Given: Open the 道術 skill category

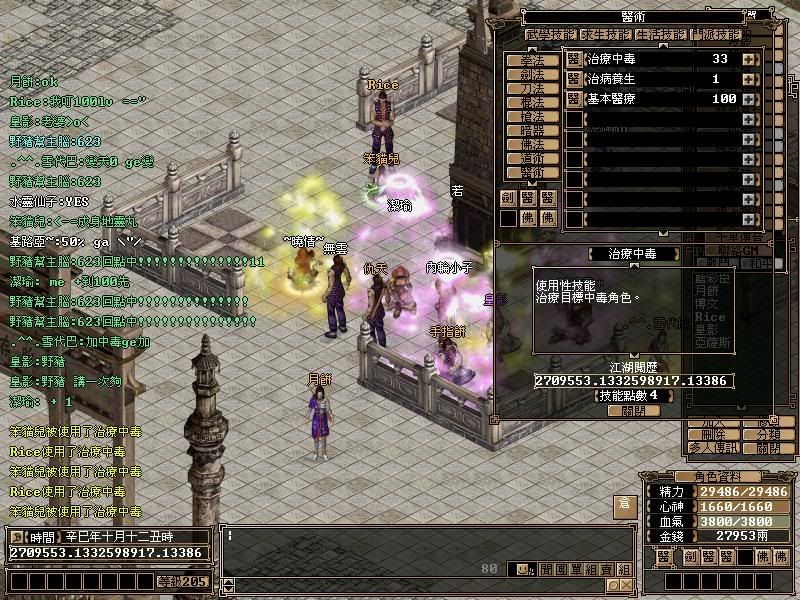Looking at the screenshot, I should [533, 158].
